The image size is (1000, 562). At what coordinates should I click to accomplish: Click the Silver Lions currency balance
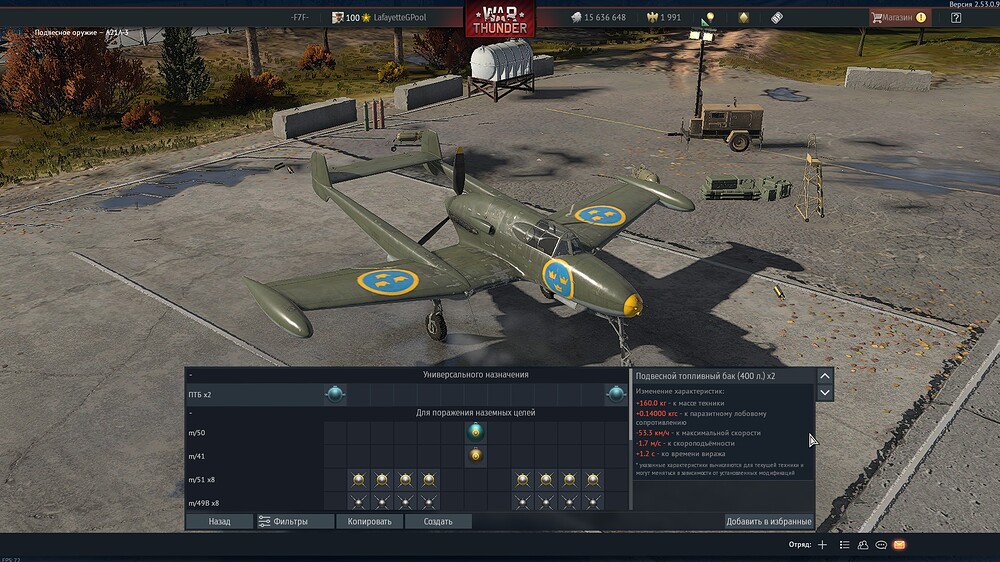click(x=598, y=17)
